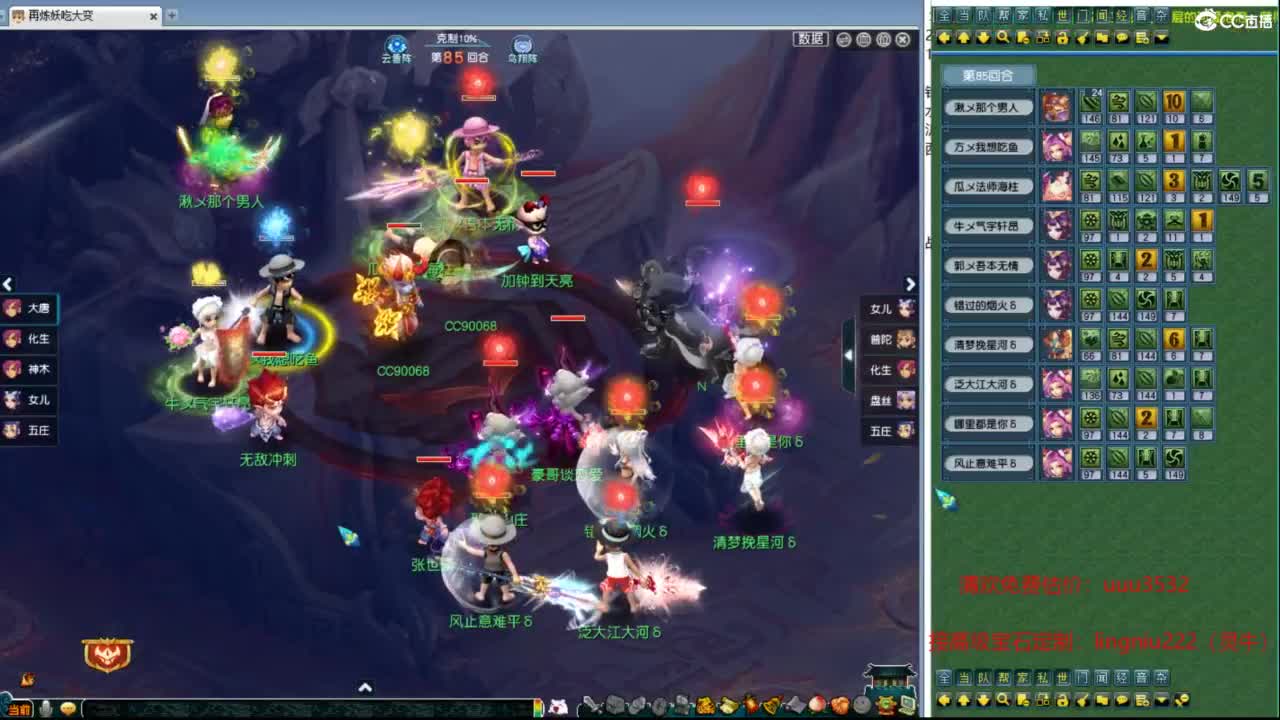Viewport: 1280px width, 720px height.
Task: Select the chat search magnifier icon
Action: [1004, 40]
